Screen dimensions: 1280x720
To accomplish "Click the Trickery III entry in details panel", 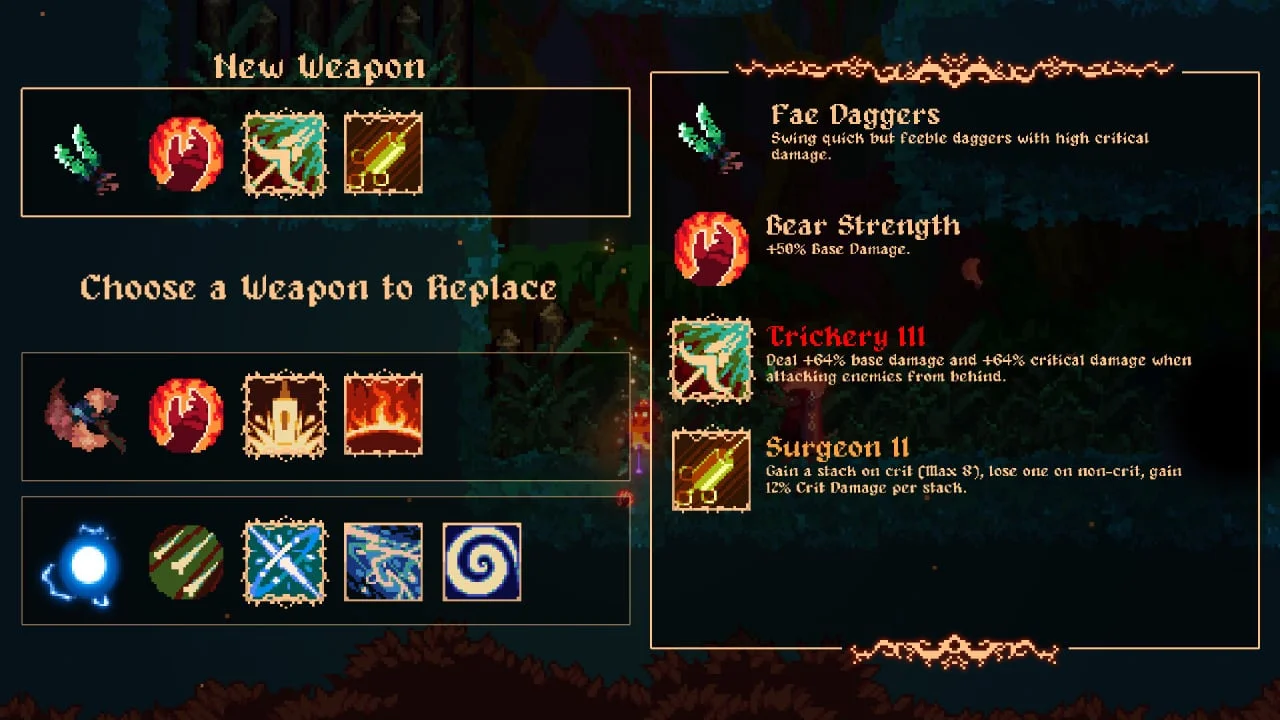I will pos(846,337).
